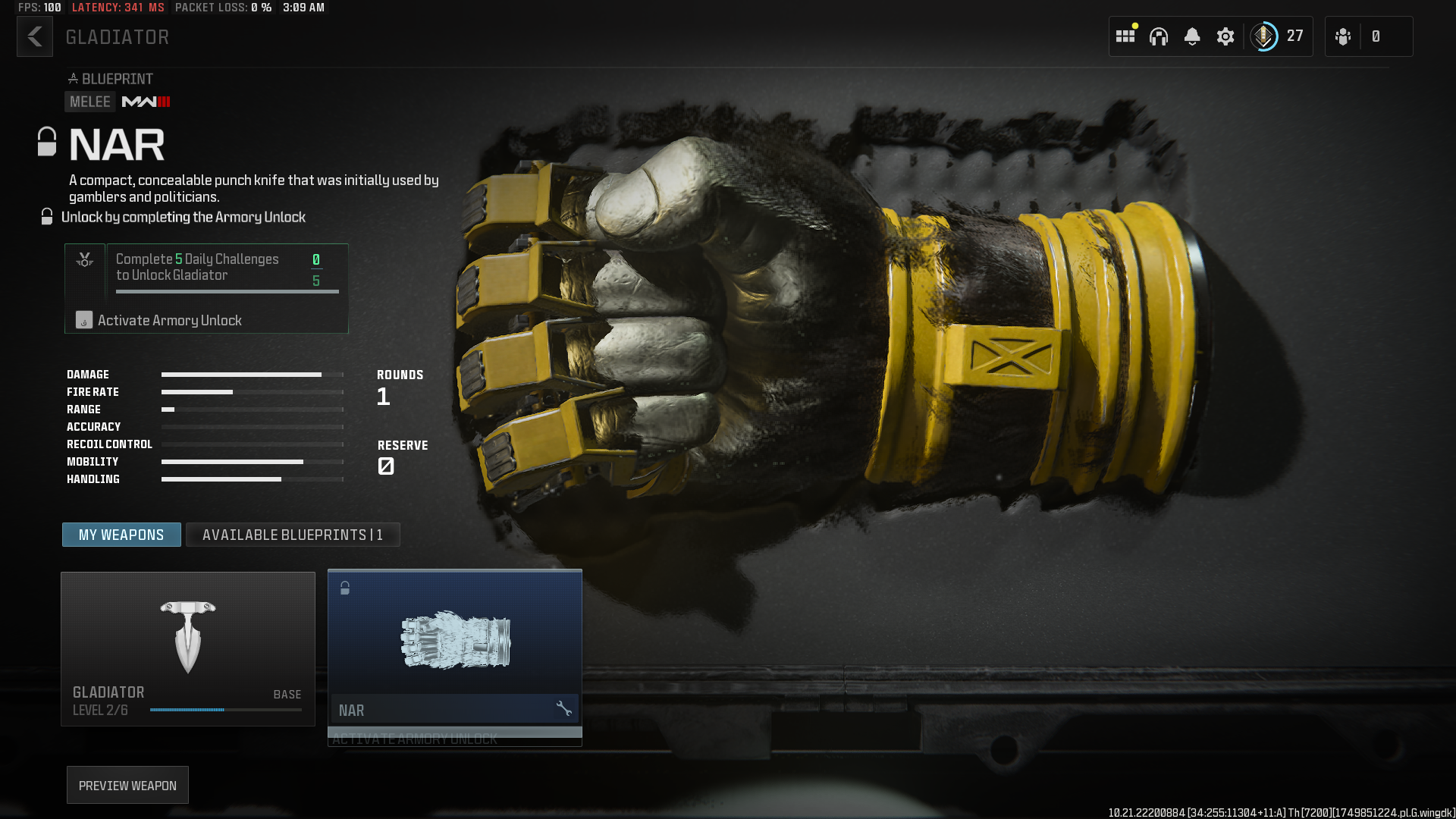Click the Preview Weapon button
Viewport: 1456px width, 819px height.
click(127, 786)
